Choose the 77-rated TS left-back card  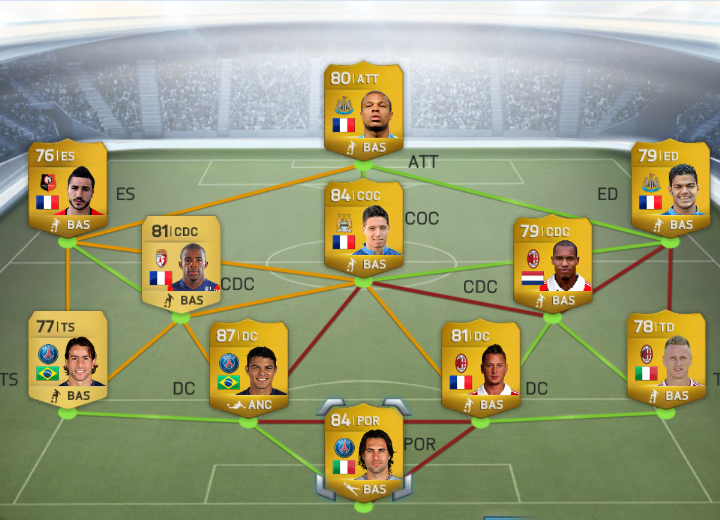coord(68,357)
